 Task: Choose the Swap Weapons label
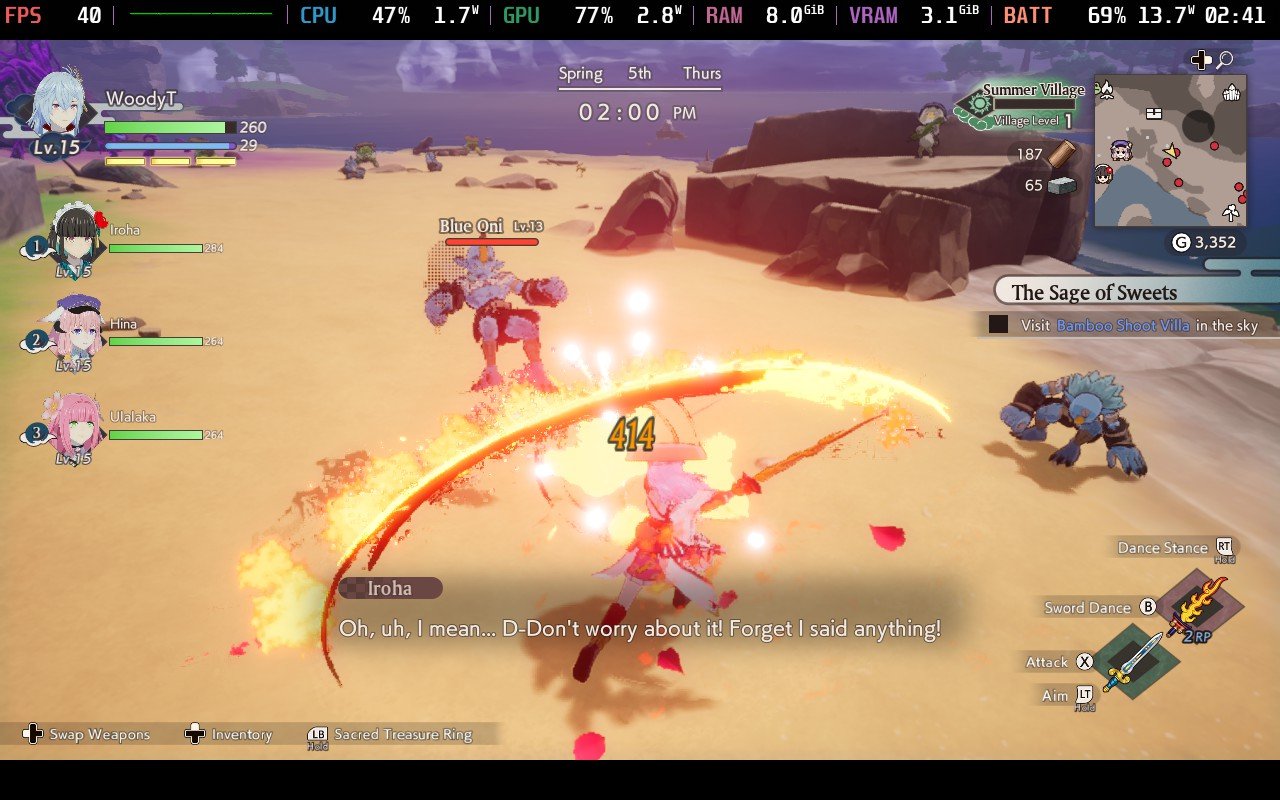[99, 734]
